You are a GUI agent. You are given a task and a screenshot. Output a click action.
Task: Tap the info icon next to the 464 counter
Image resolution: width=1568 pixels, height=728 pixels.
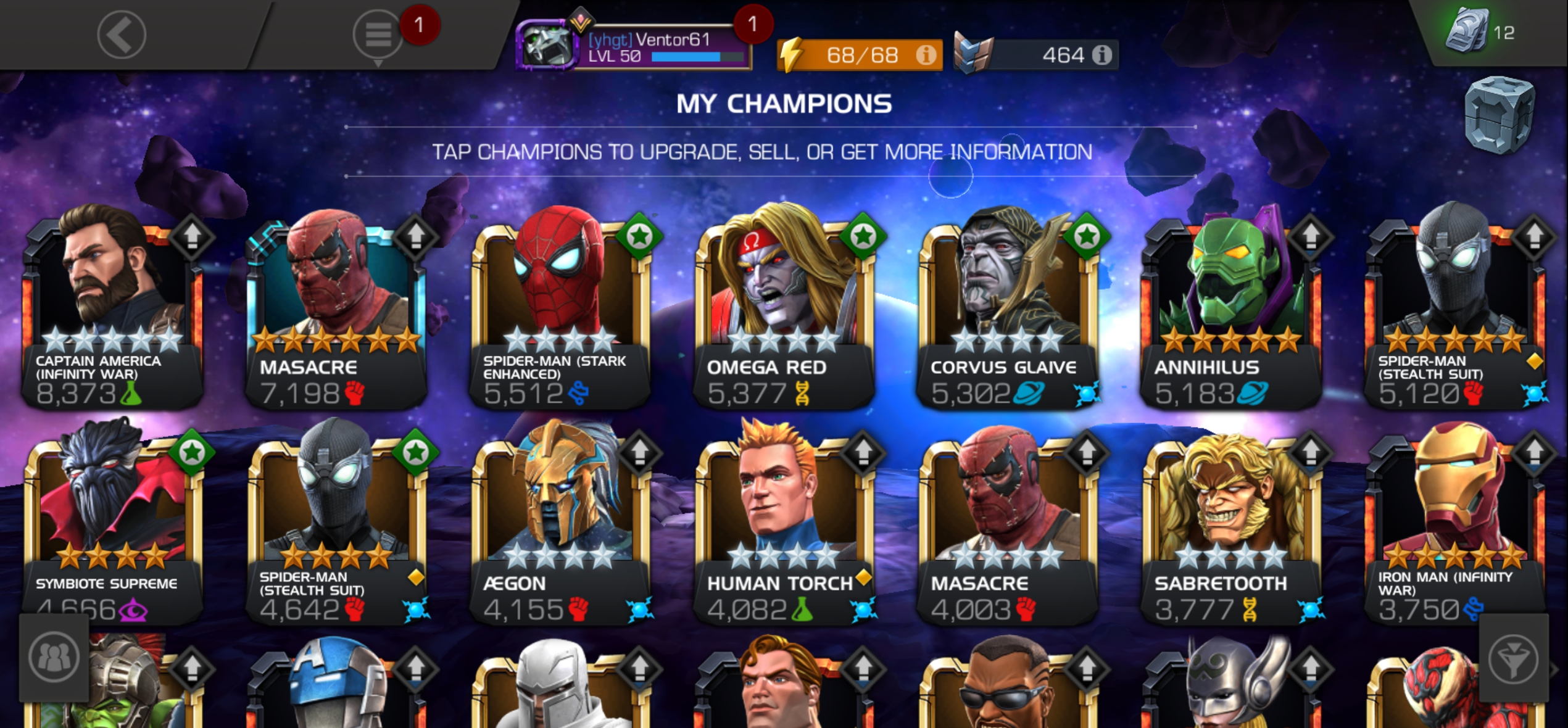click(1105, 54)
